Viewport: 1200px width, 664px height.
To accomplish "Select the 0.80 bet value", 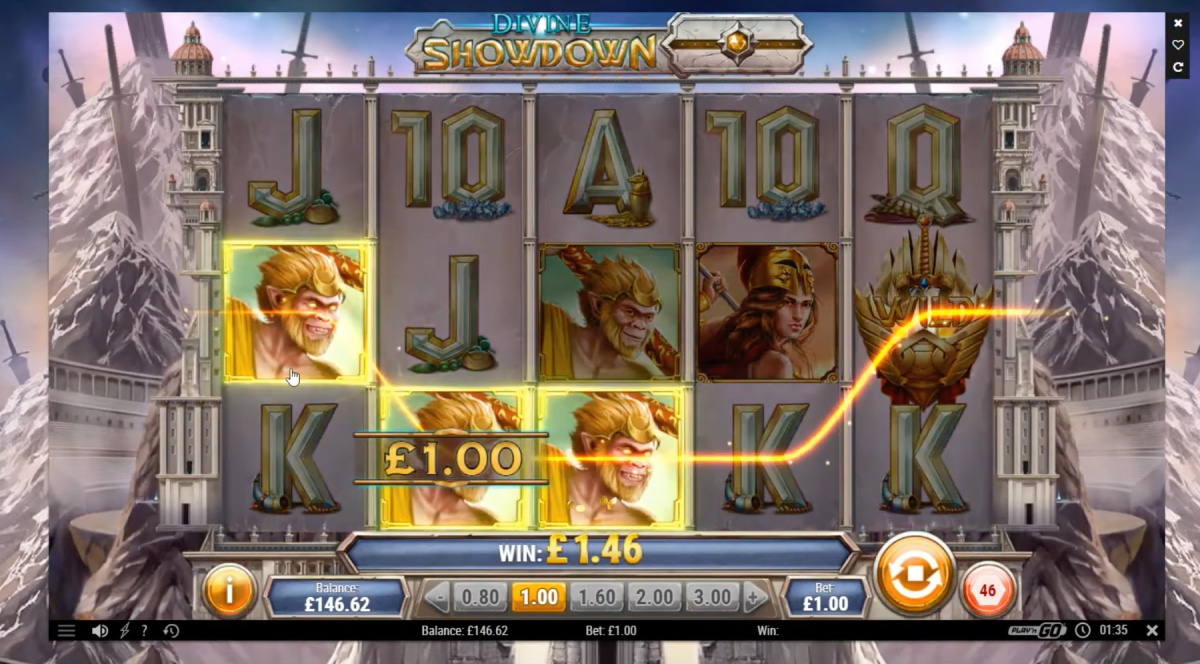I will click(x=480, y=597).
